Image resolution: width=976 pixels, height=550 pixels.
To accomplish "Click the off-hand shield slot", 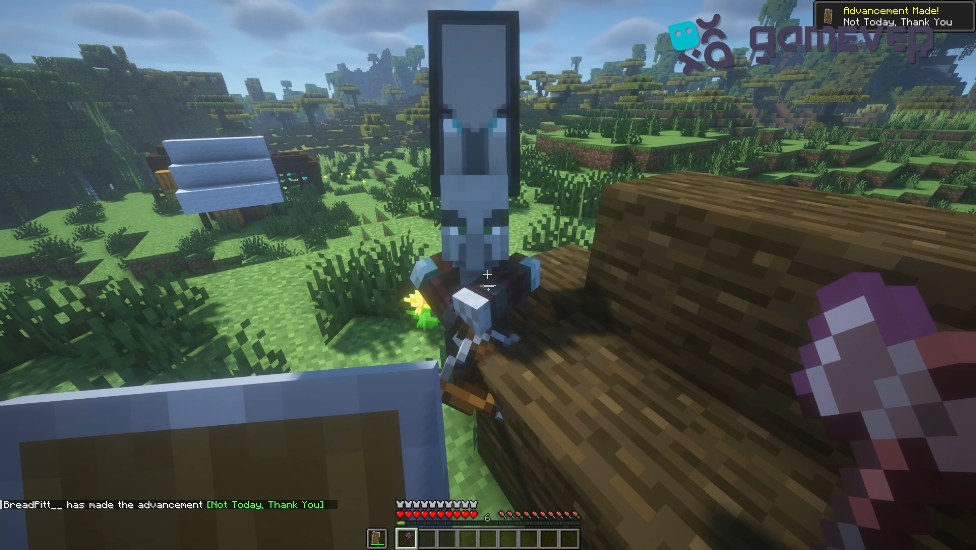I will point(377,539).
